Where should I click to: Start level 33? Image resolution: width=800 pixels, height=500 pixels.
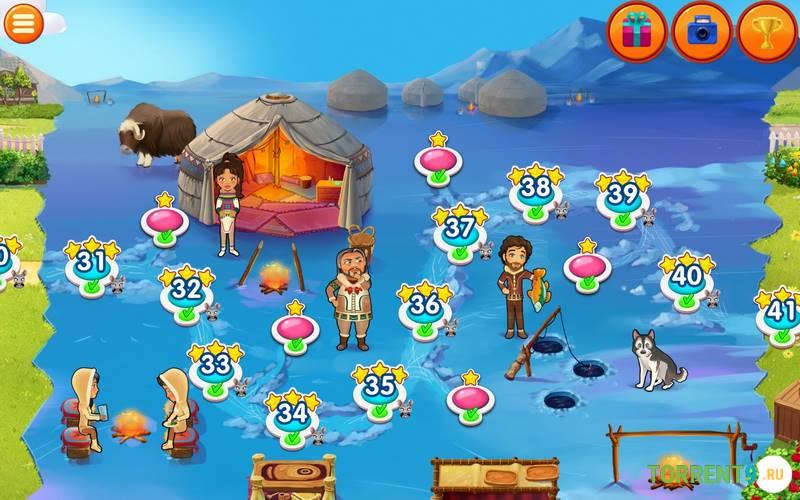tap(216, 368)
